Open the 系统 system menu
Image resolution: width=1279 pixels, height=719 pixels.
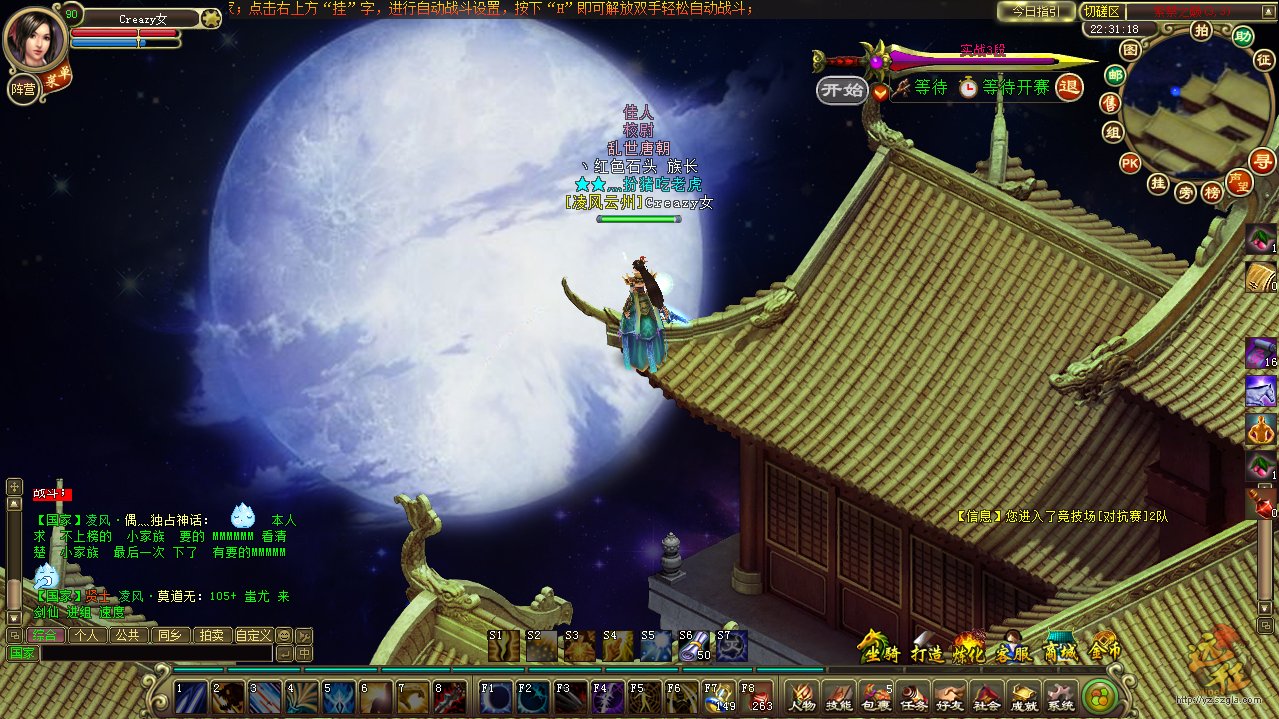point(1060,696)
